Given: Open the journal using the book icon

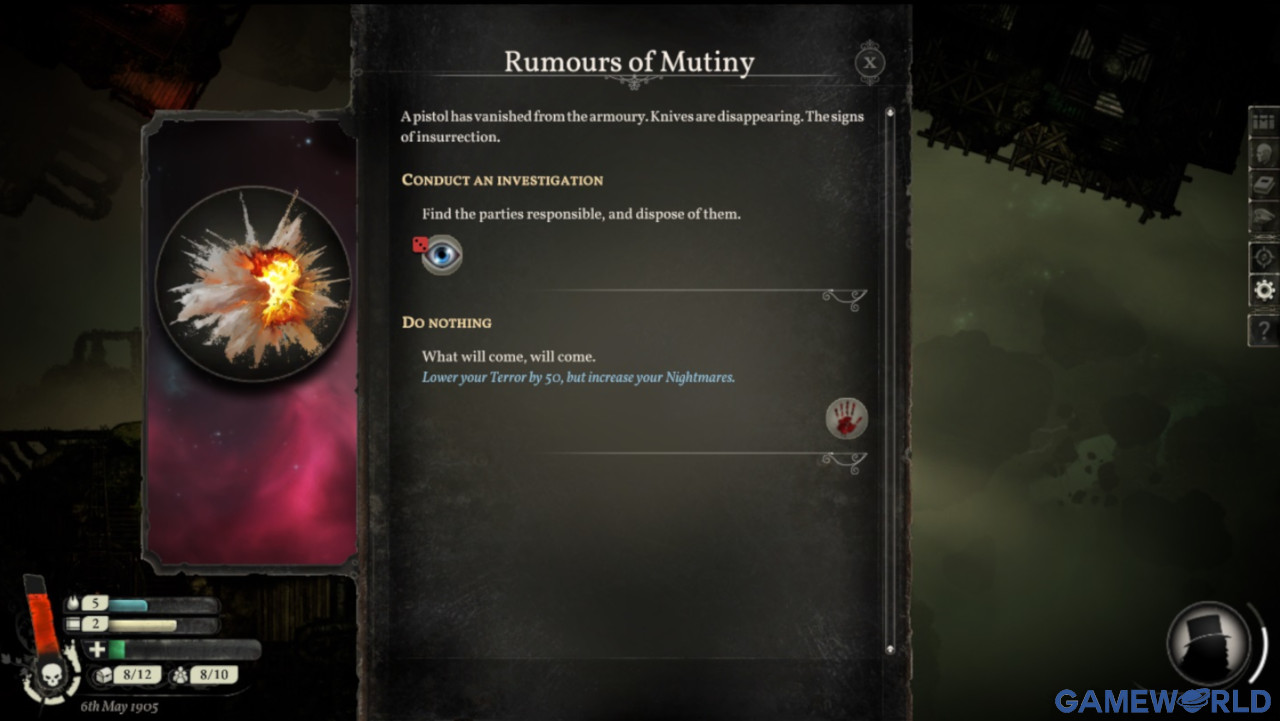Looking at the screenshot, I should (x=1262, y=183).
